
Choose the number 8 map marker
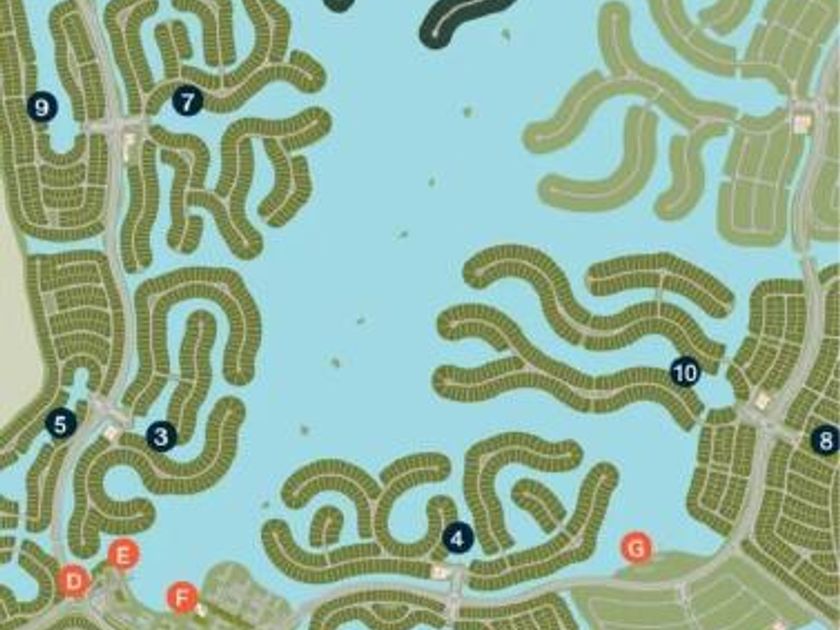[826, 439]
